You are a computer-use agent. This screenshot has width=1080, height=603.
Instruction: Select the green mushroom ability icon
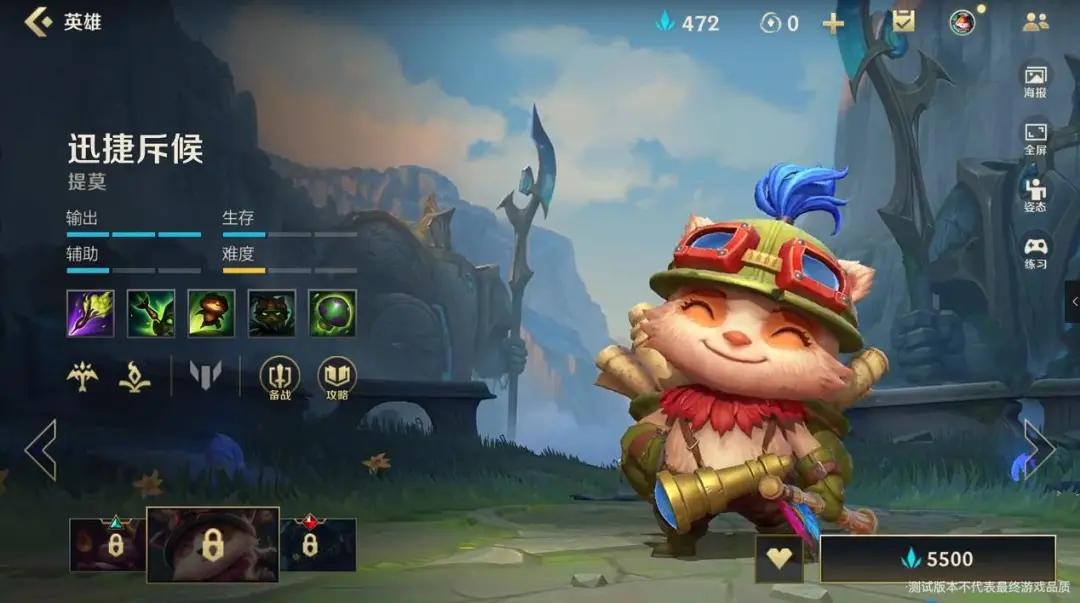point(332,313)
